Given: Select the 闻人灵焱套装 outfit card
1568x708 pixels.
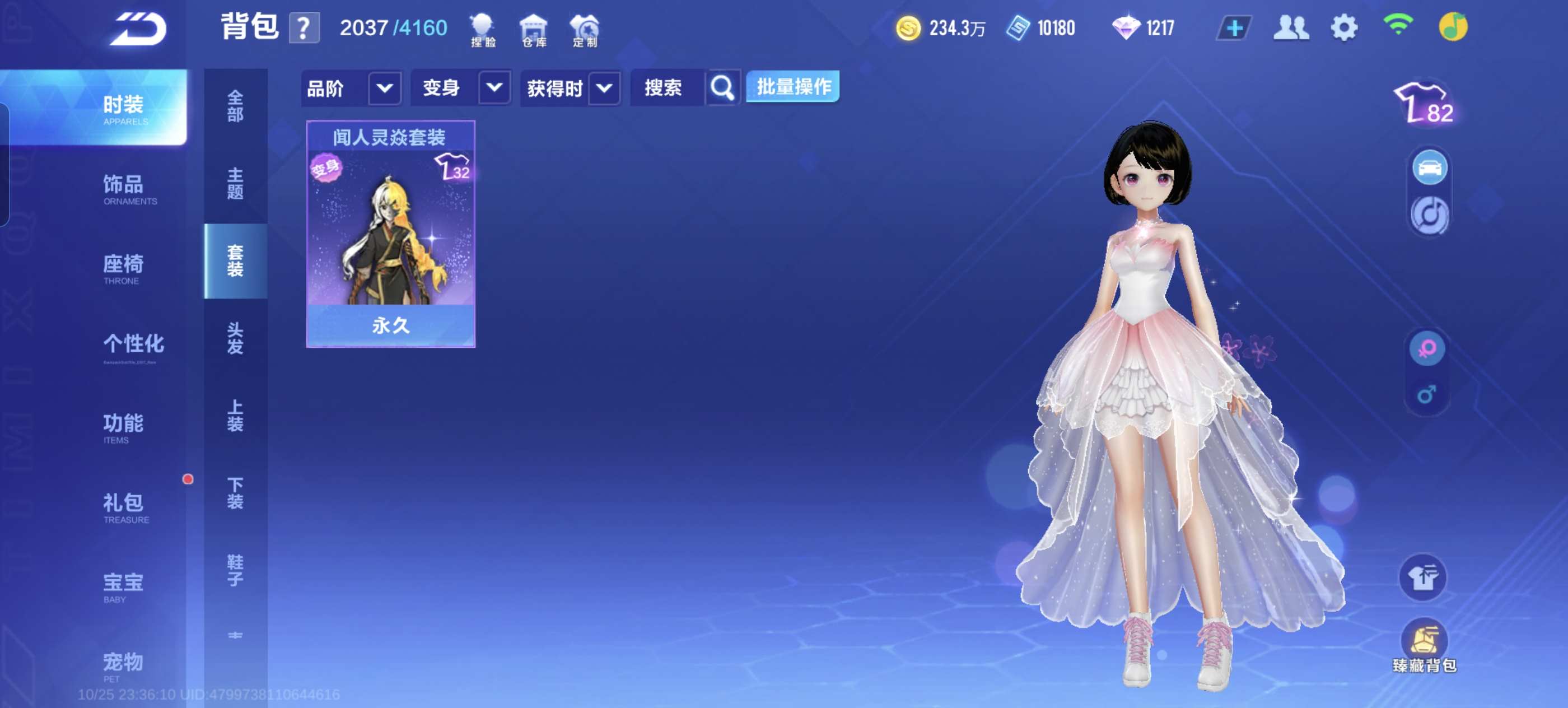Looking at the screenshot, I should pos(390,234).
